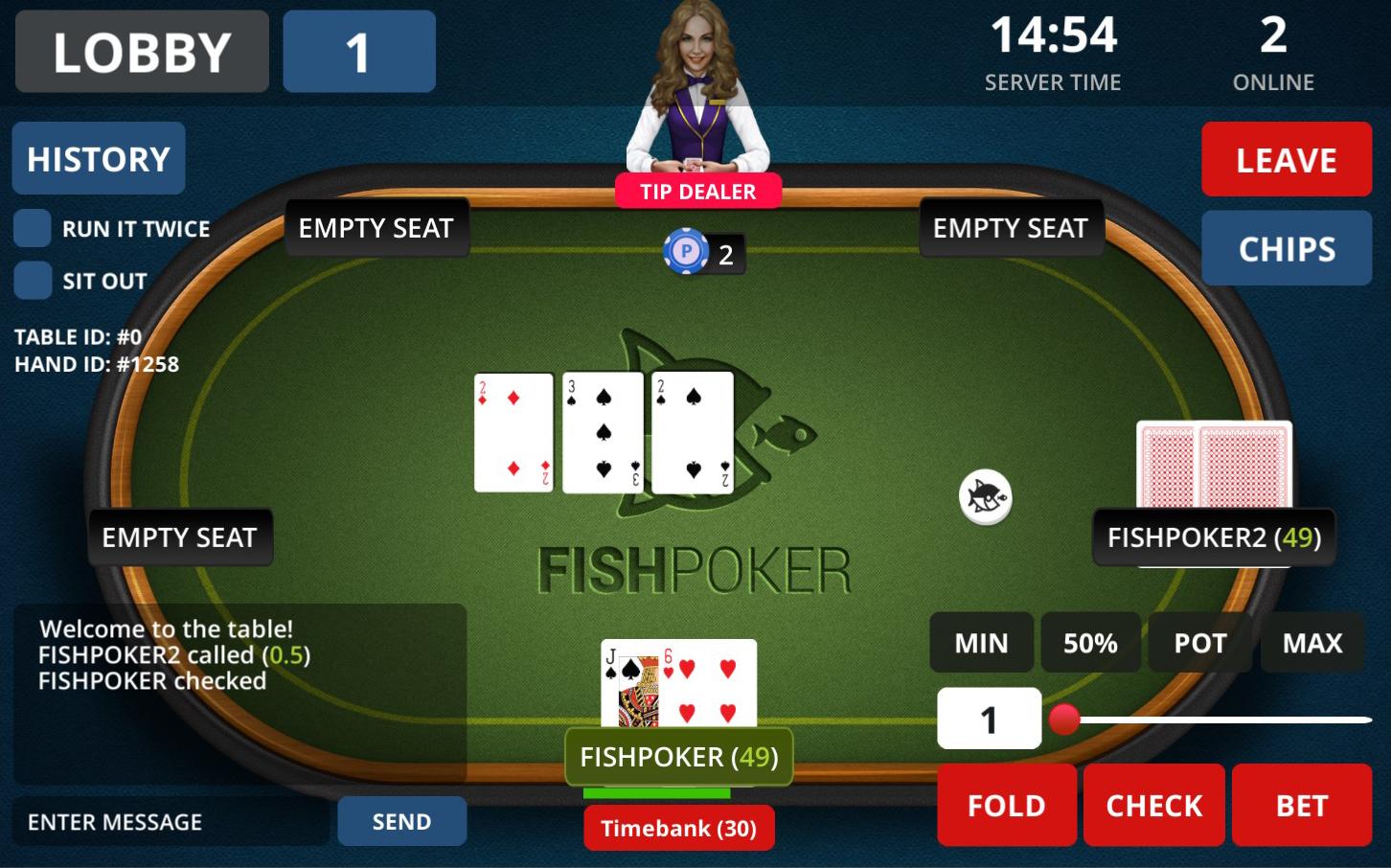Click the Timebank (30) indicator
Image resolution: width=1391 pixels, height=868 pixels.
(678, 827)
